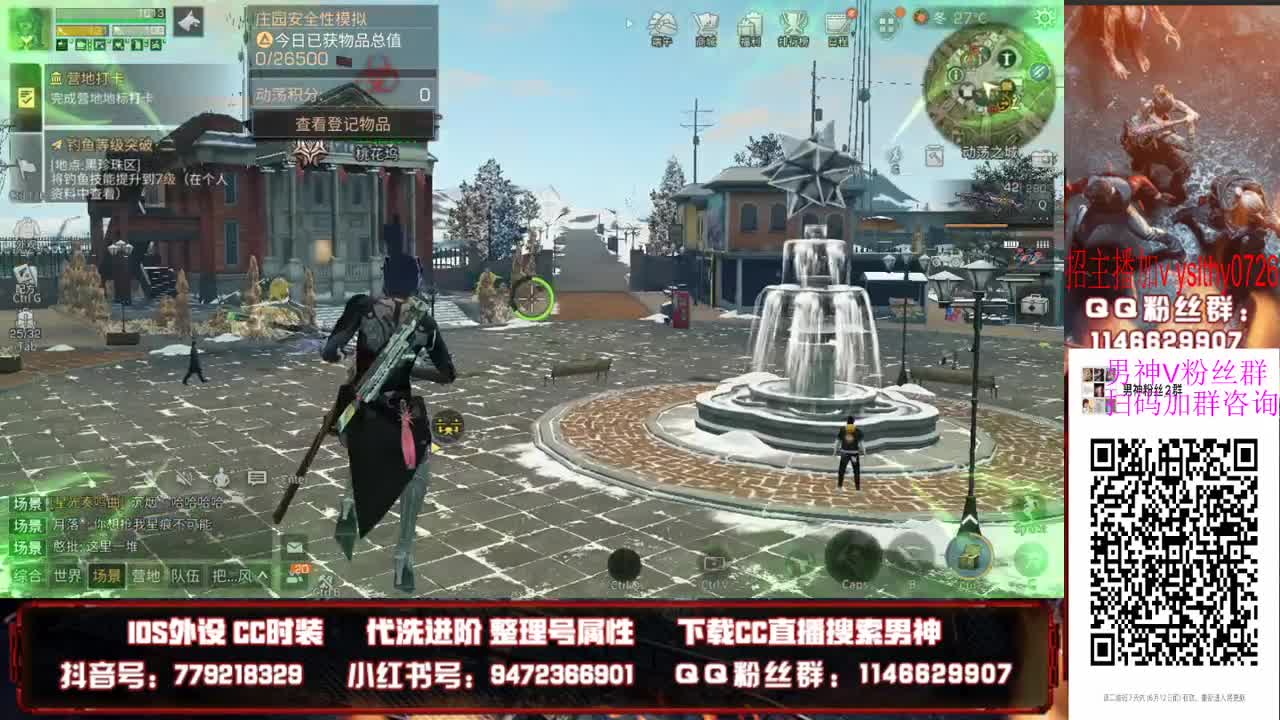Open the backpack chest icon at bottom right
This screenshot has width=1280, height=720.
[968, 558]
